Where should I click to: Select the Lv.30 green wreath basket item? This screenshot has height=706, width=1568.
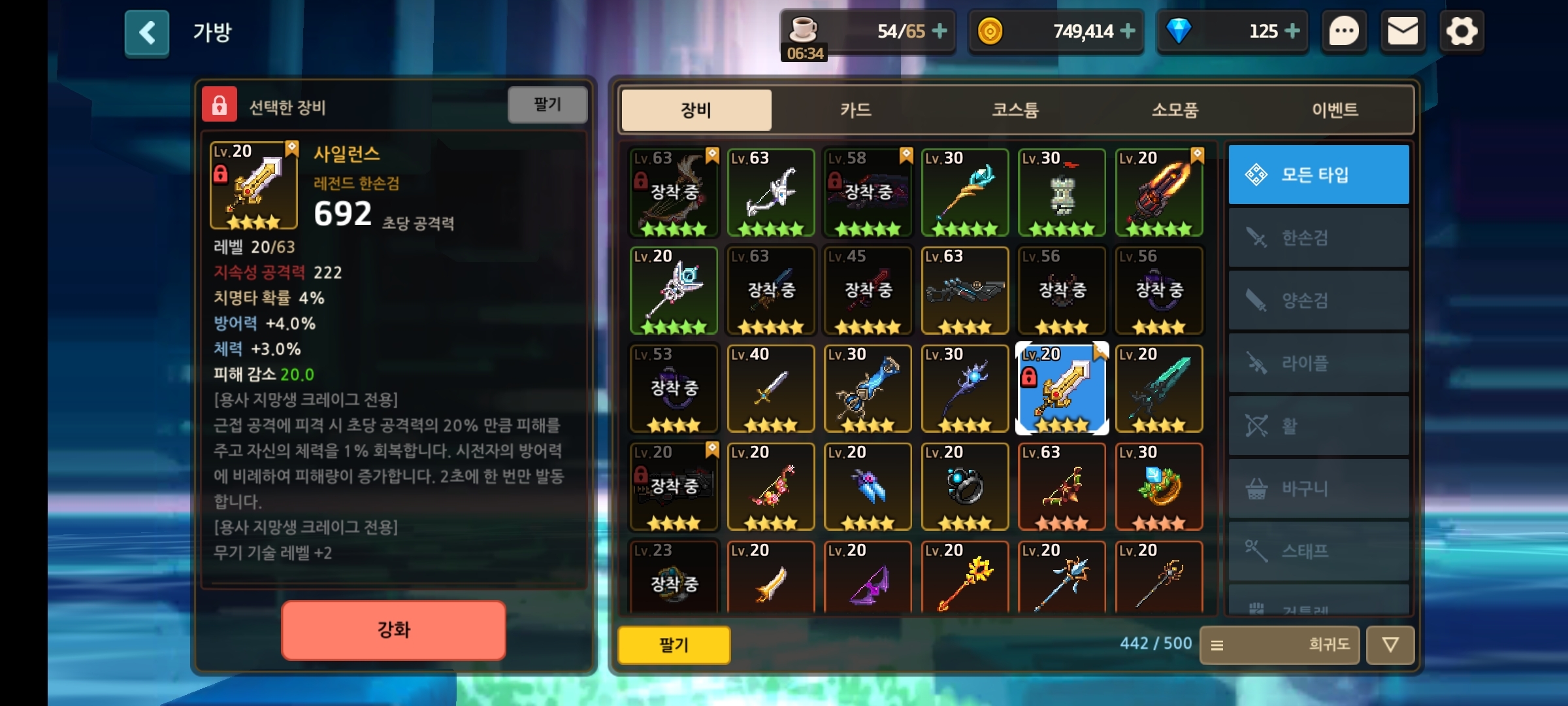tap(1159, 487)
